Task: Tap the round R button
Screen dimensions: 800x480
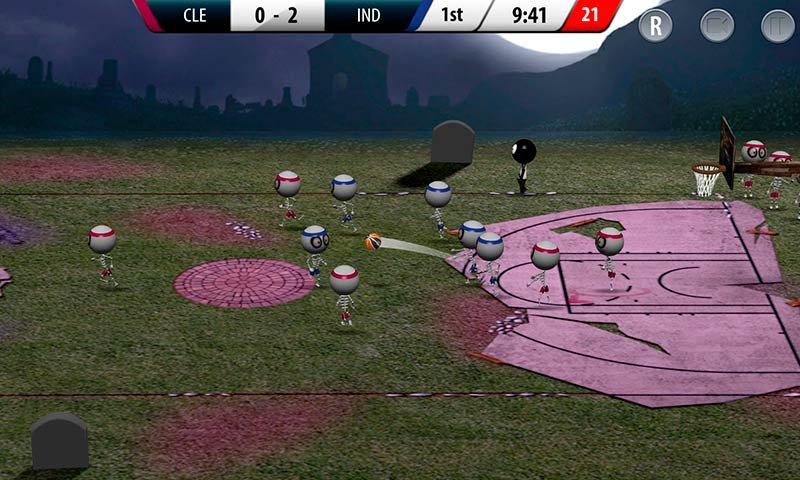Action: click(656, 25)
